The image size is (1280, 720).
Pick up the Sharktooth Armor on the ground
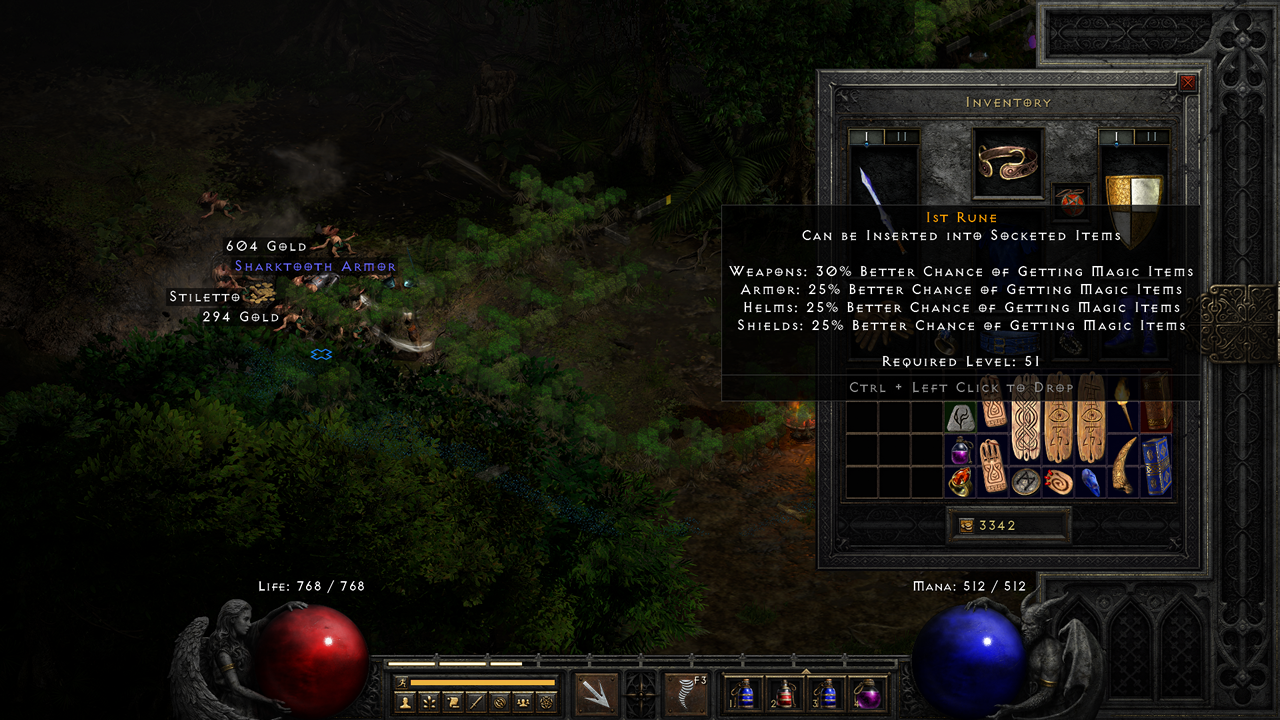click(317, 266)
